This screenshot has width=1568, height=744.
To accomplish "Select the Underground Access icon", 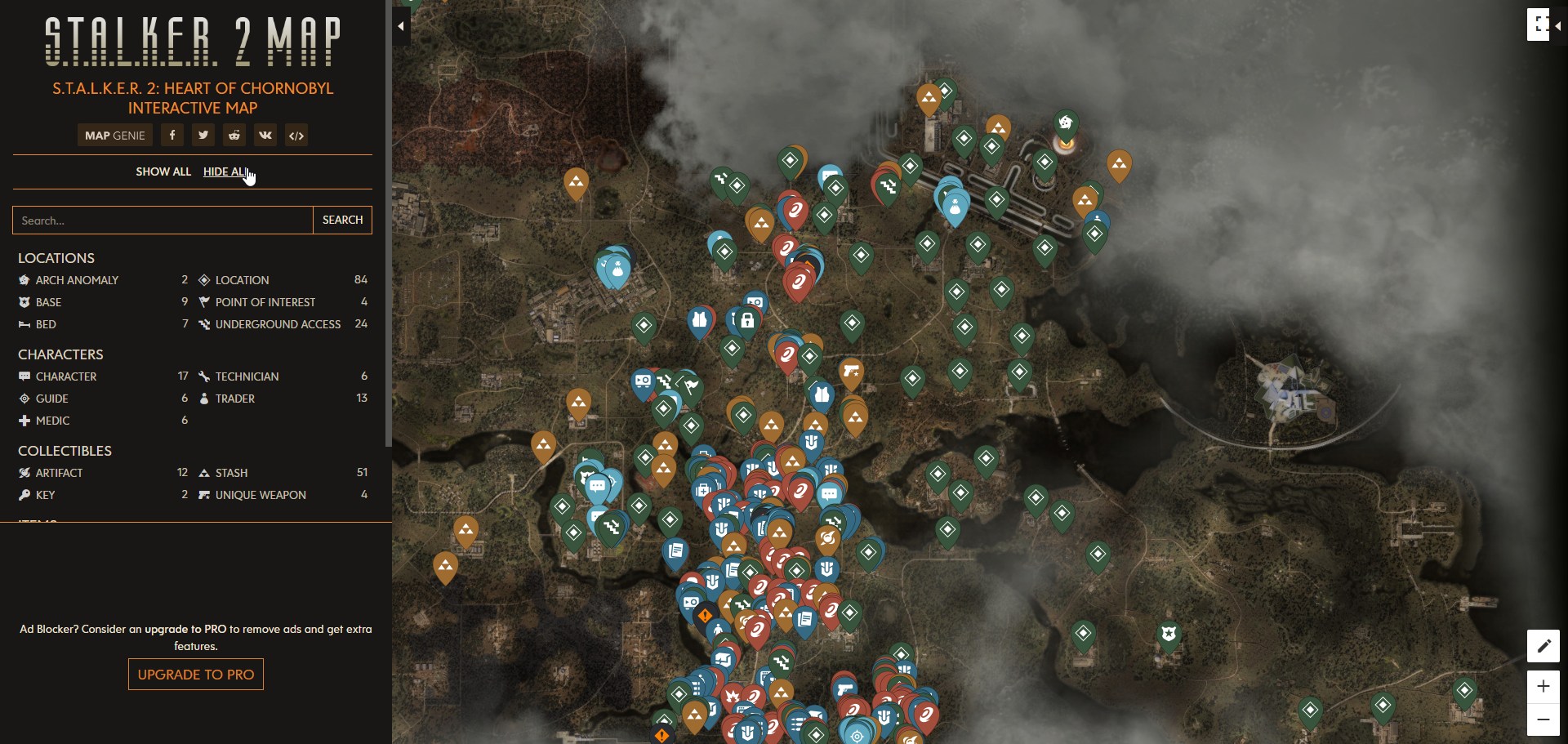I will pos(203,324).
